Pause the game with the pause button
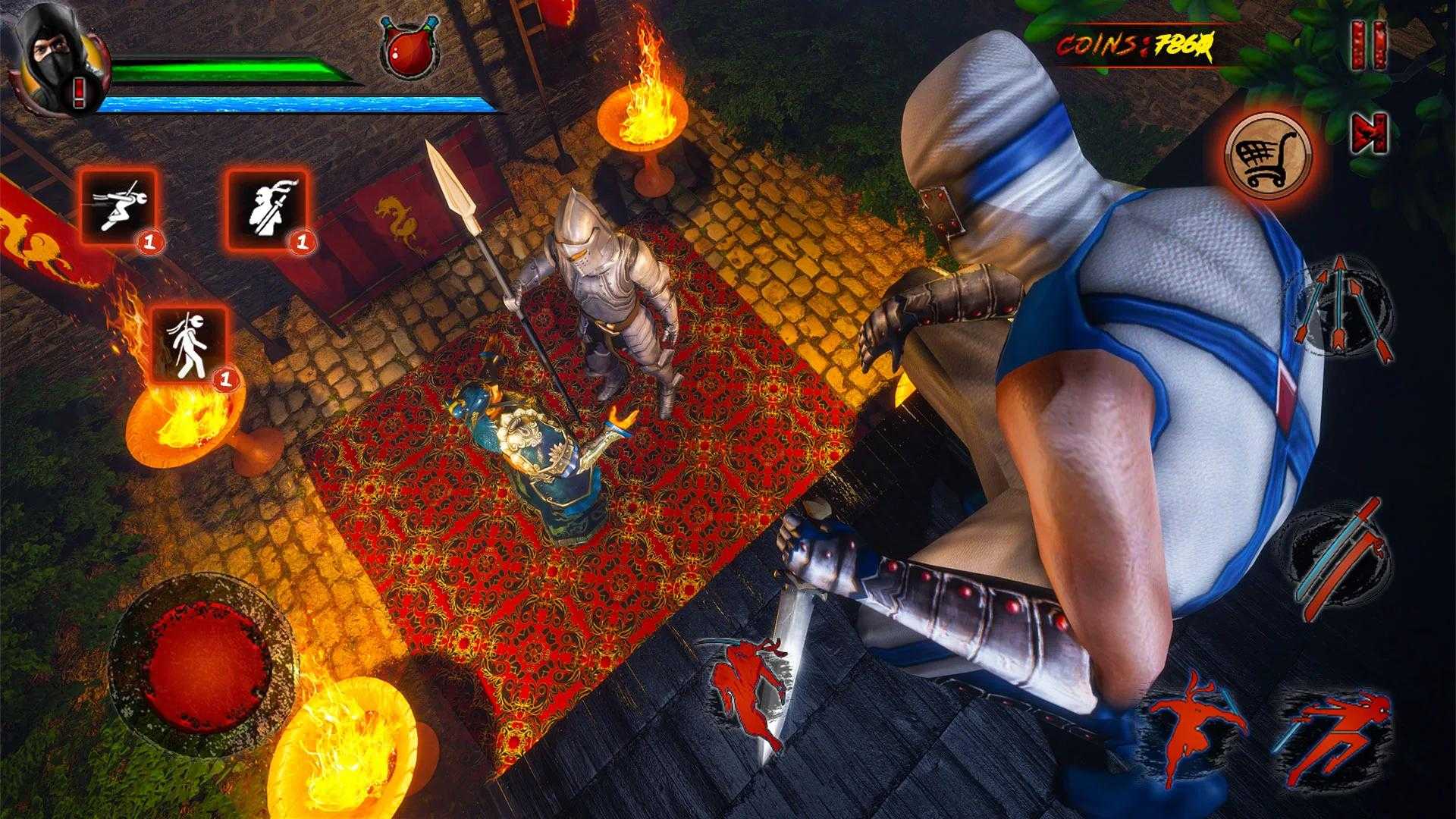Image resolution: width=1456 pixels, height=819 pixels. [x=1371, y=47]
